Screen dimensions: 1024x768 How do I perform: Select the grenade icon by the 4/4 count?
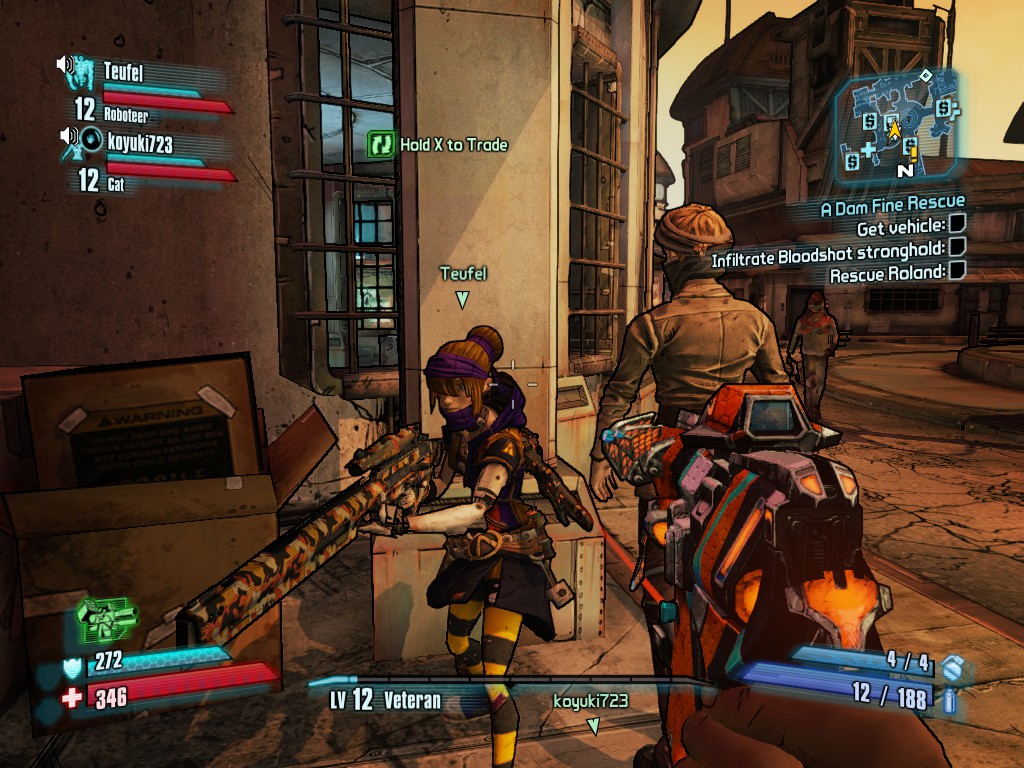pyautogui.click(x=954, y=666)
